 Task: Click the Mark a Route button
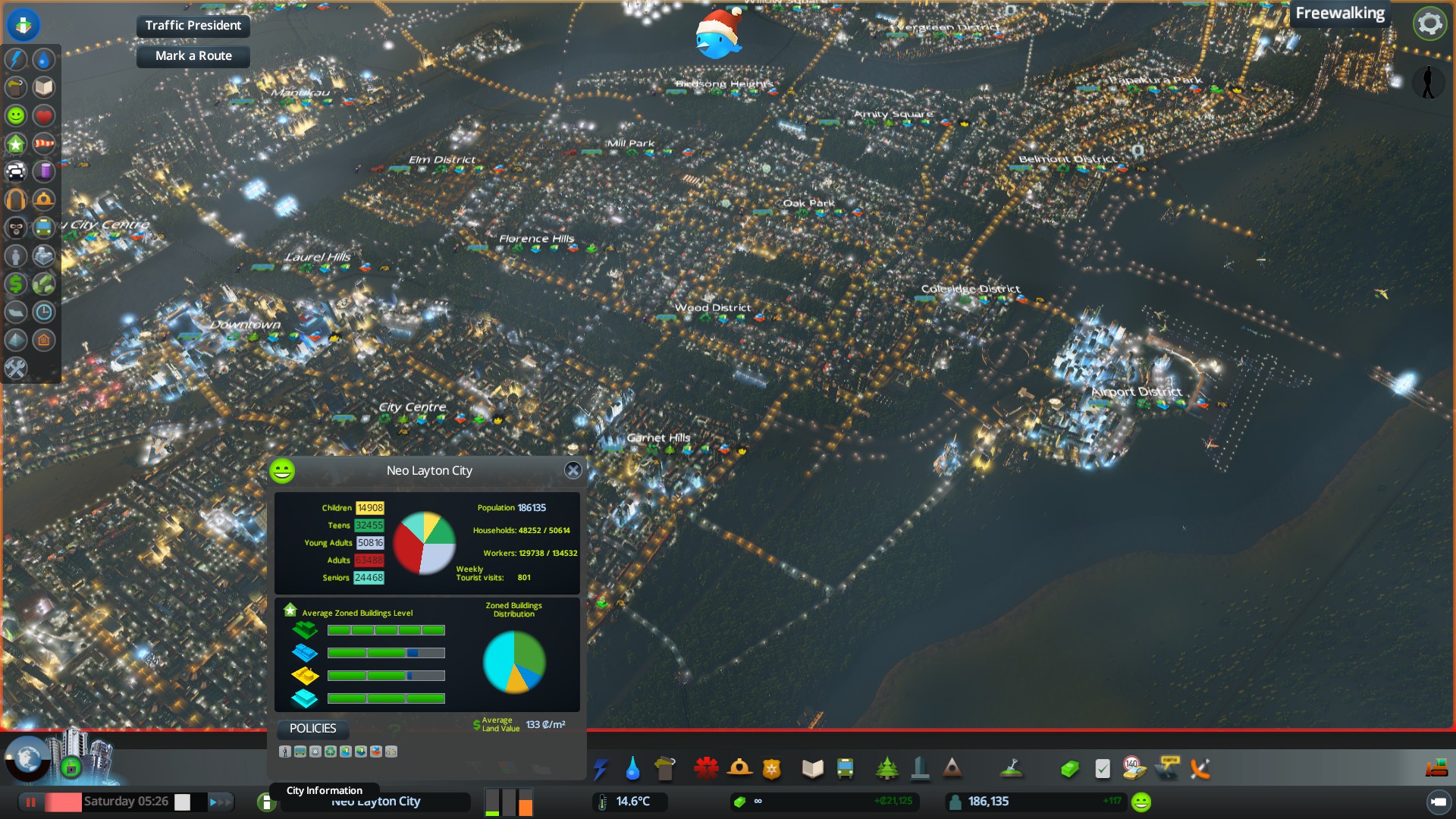pyautogui.click(x=193, y=56)
